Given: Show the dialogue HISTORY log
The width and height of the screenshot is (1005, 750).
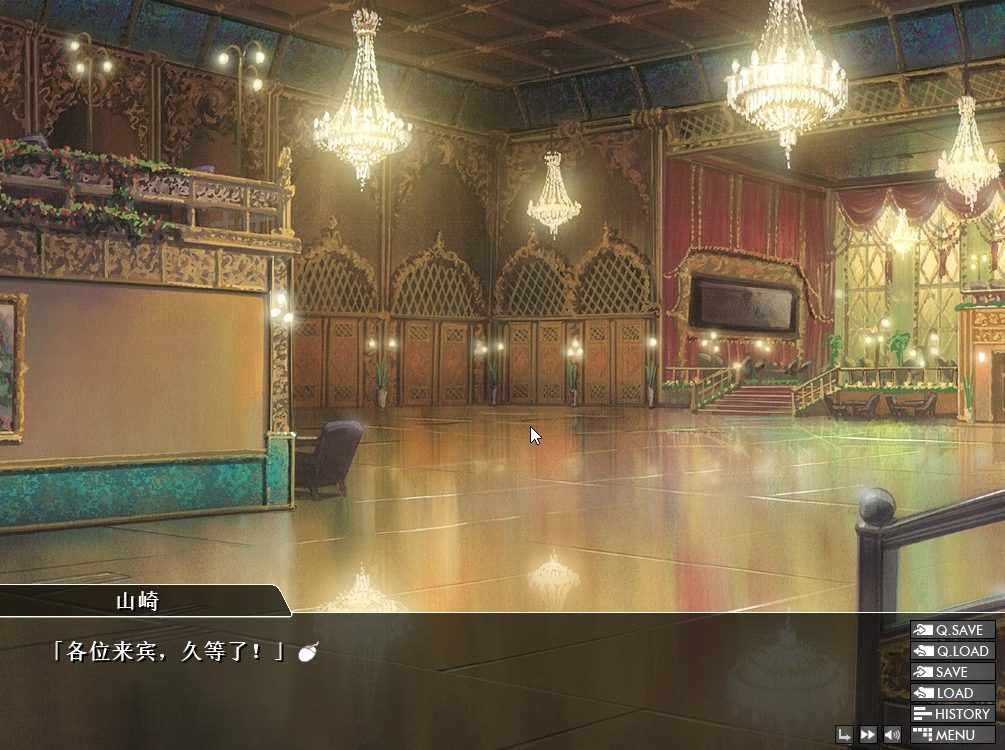Looking at the screenshot, I should coord(952,714).
